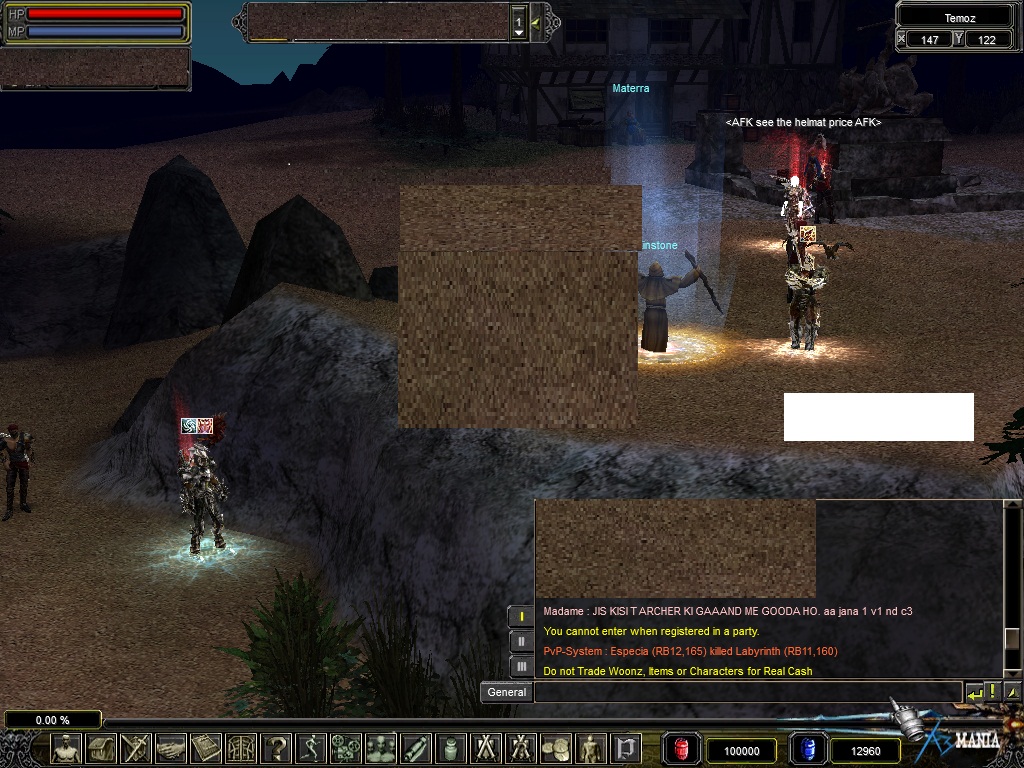
Task: Open the book icon in the toolbar
Action: [x=205, y=748]
